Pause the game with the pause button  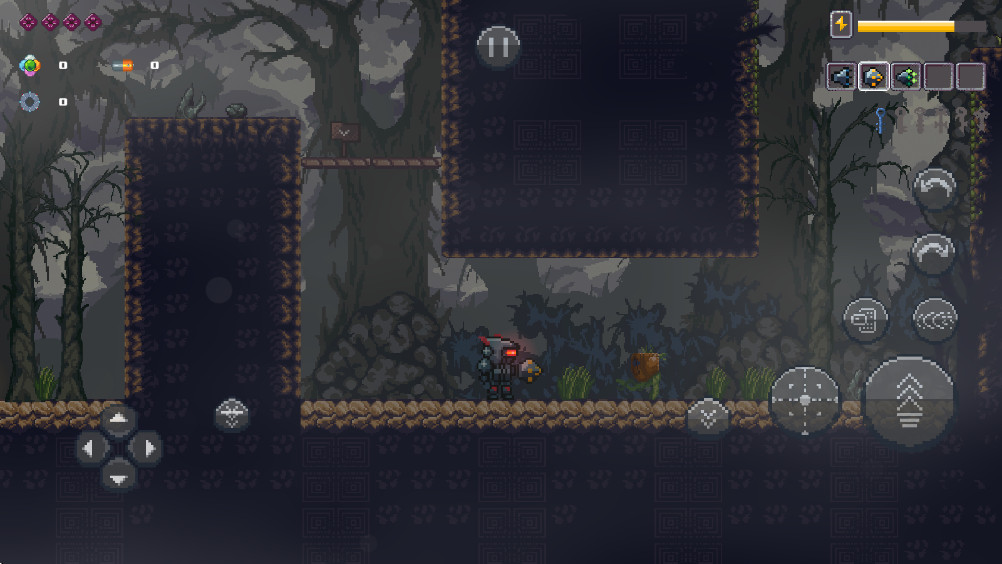pos(498,46)
